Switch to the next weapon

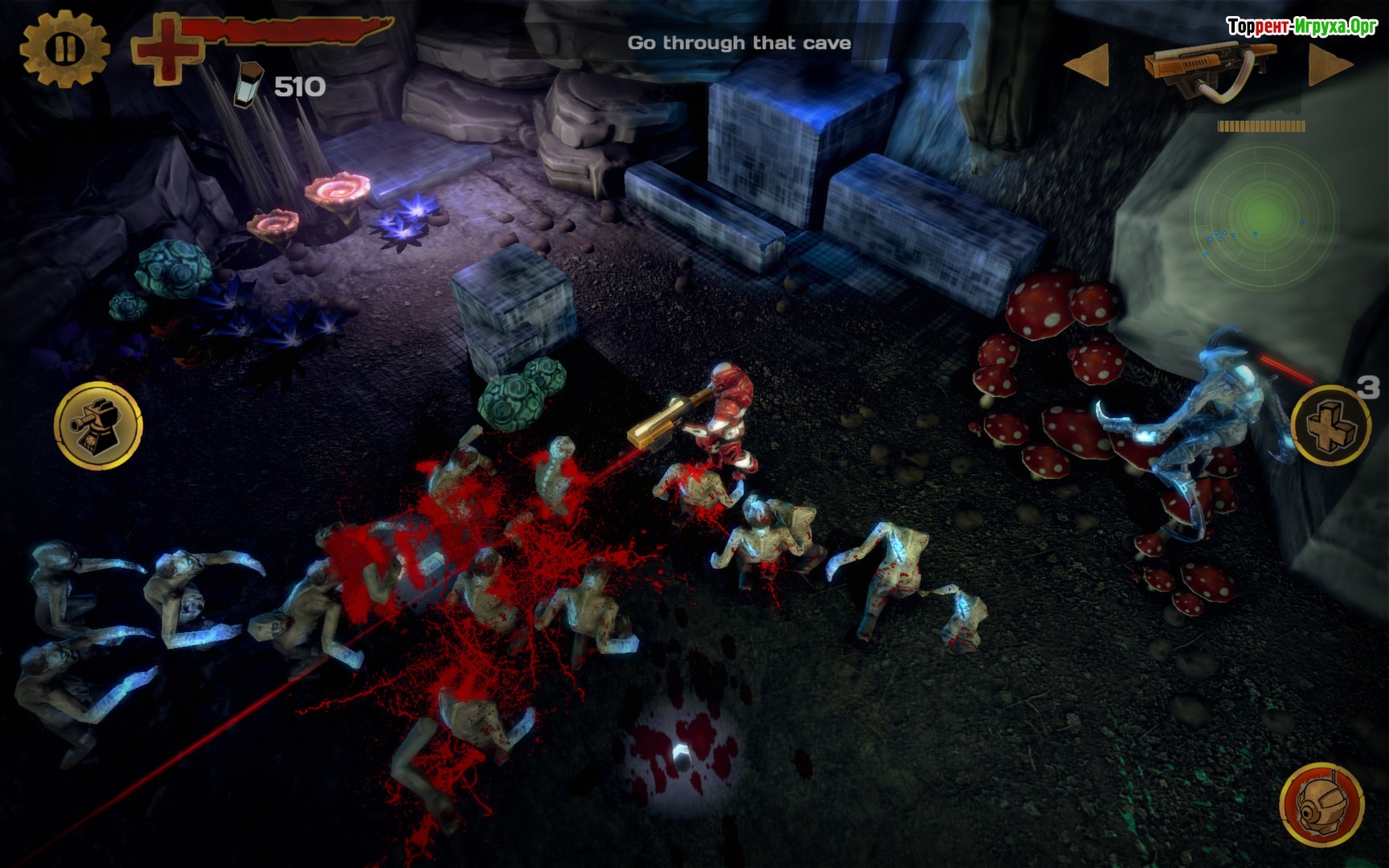[1329, 65]
